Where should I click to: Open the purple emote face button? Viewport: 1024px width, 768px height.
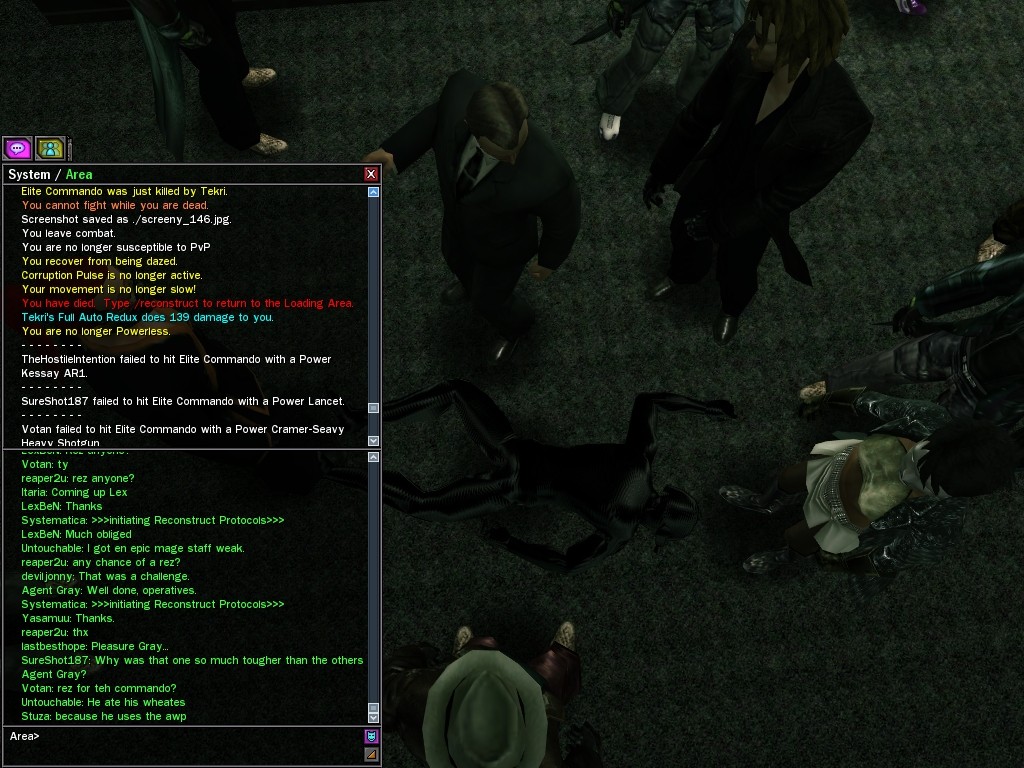coord(371,737)
